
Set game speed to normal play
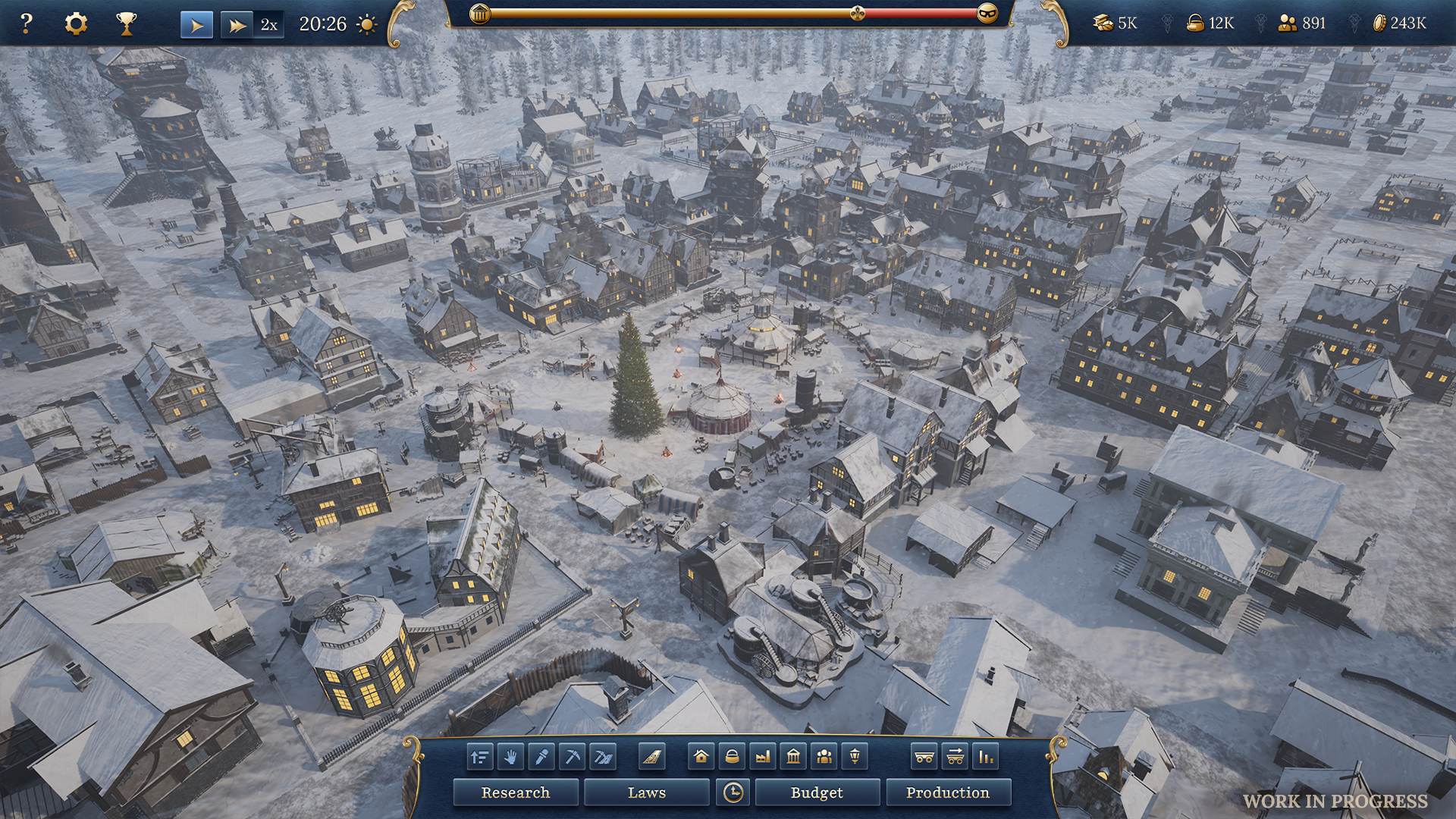(x=196, y=25)
